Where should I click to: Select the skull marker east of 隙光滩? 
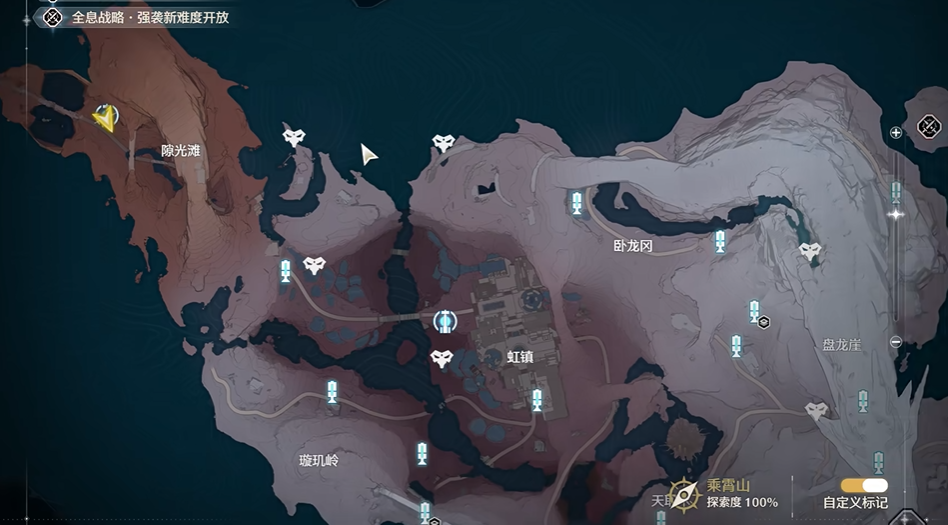tap(293, 138)
